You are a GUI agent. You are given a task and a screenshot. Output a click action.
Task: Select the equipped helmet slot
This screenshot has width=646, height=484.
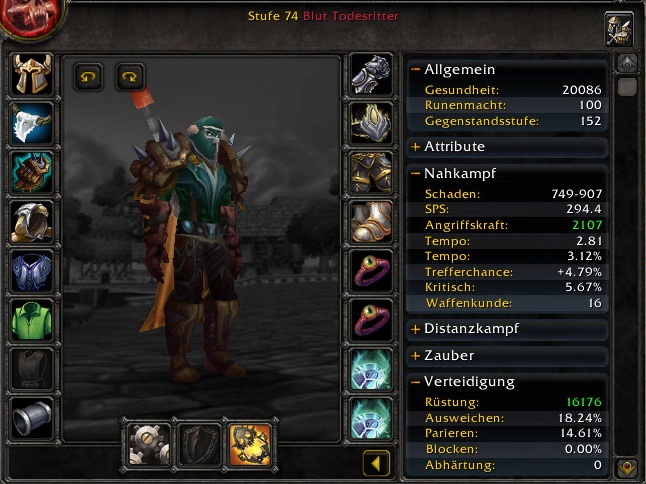click(x=32, y=74)
